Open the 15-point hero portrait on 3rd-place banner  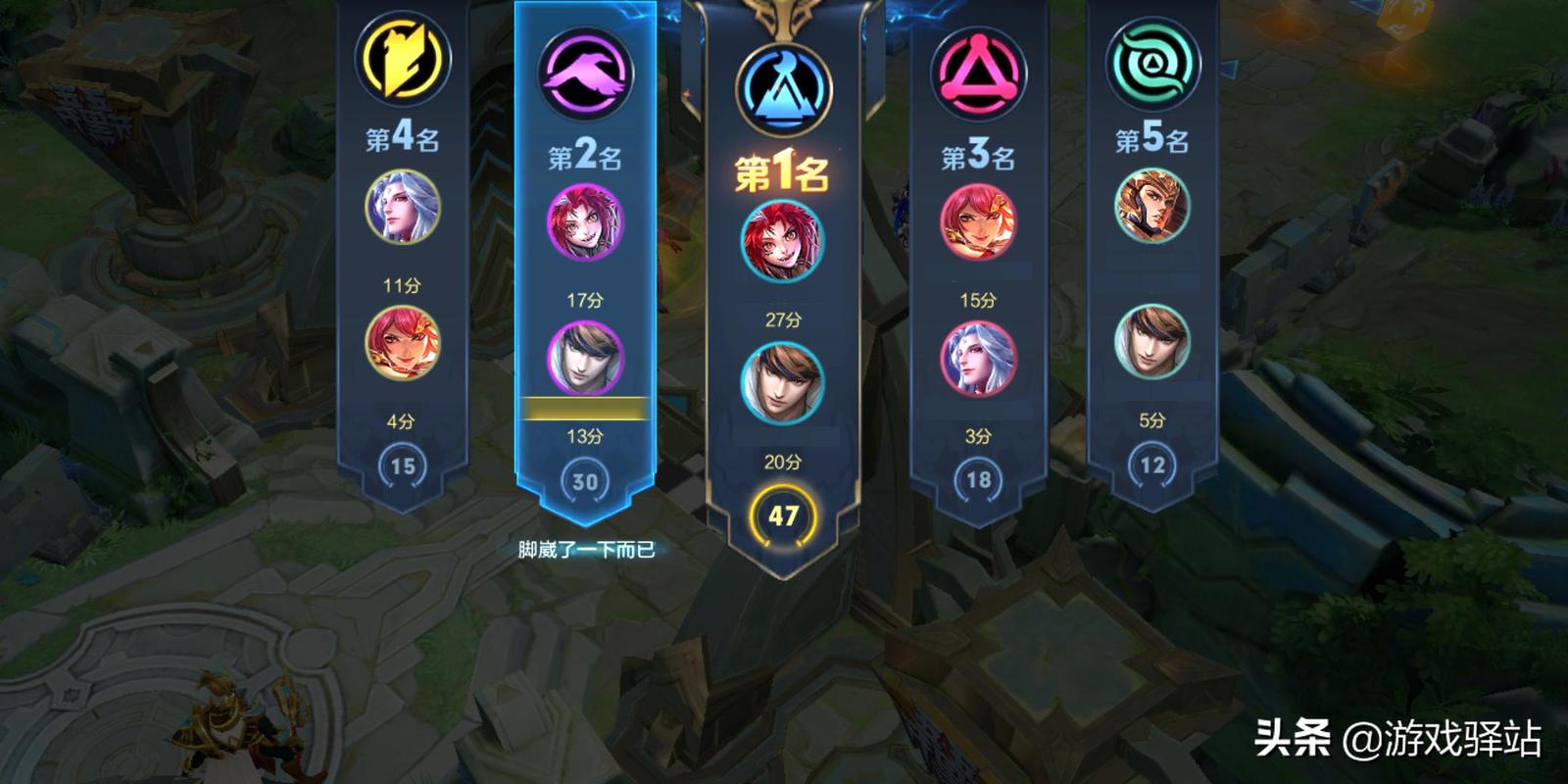pos(978,223)
